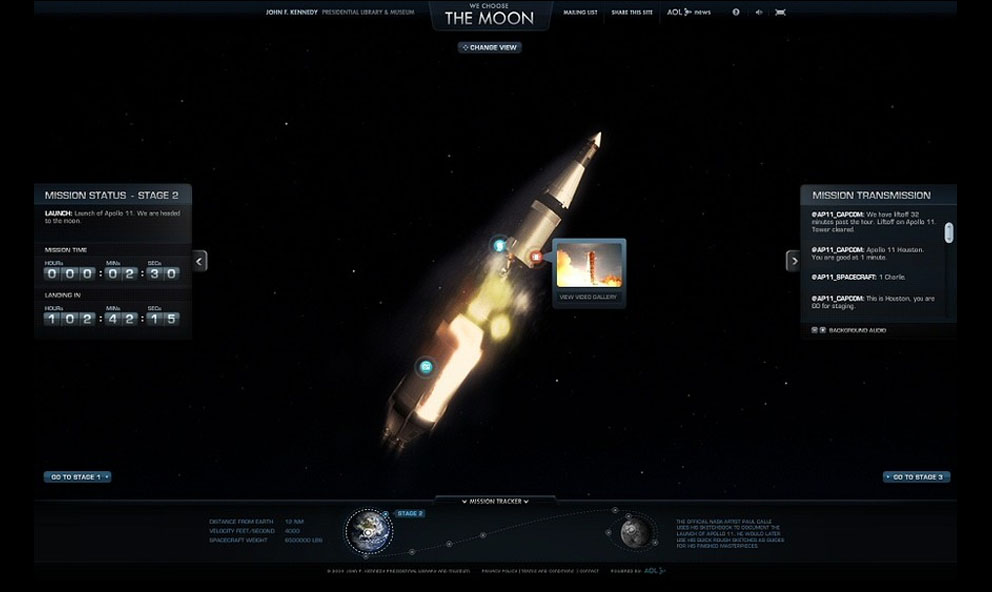This screenshot has width=992, height=592.
Task: Collapse the Mission Transmission panel arrow
Action: coord(793,261)
